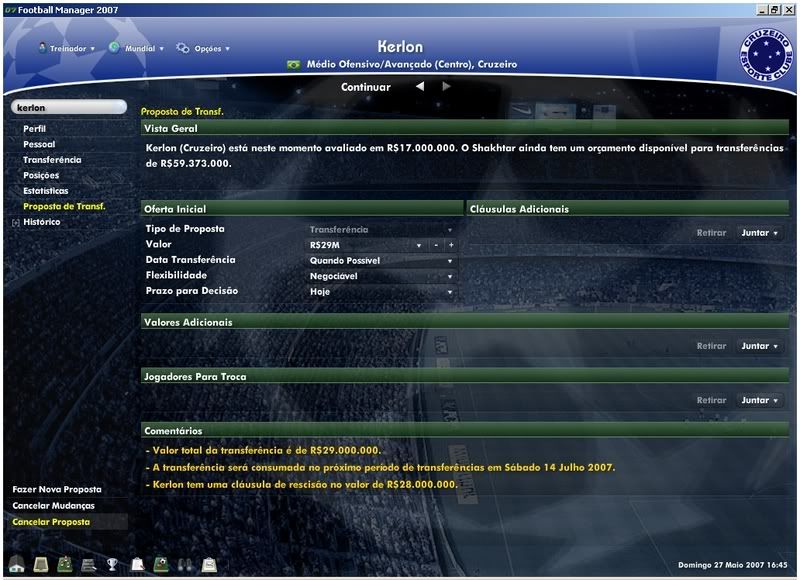Image resolution: width=800 pixels, height=580 pixels.
Task: Open the Opções menu
Action: (203, 48)
